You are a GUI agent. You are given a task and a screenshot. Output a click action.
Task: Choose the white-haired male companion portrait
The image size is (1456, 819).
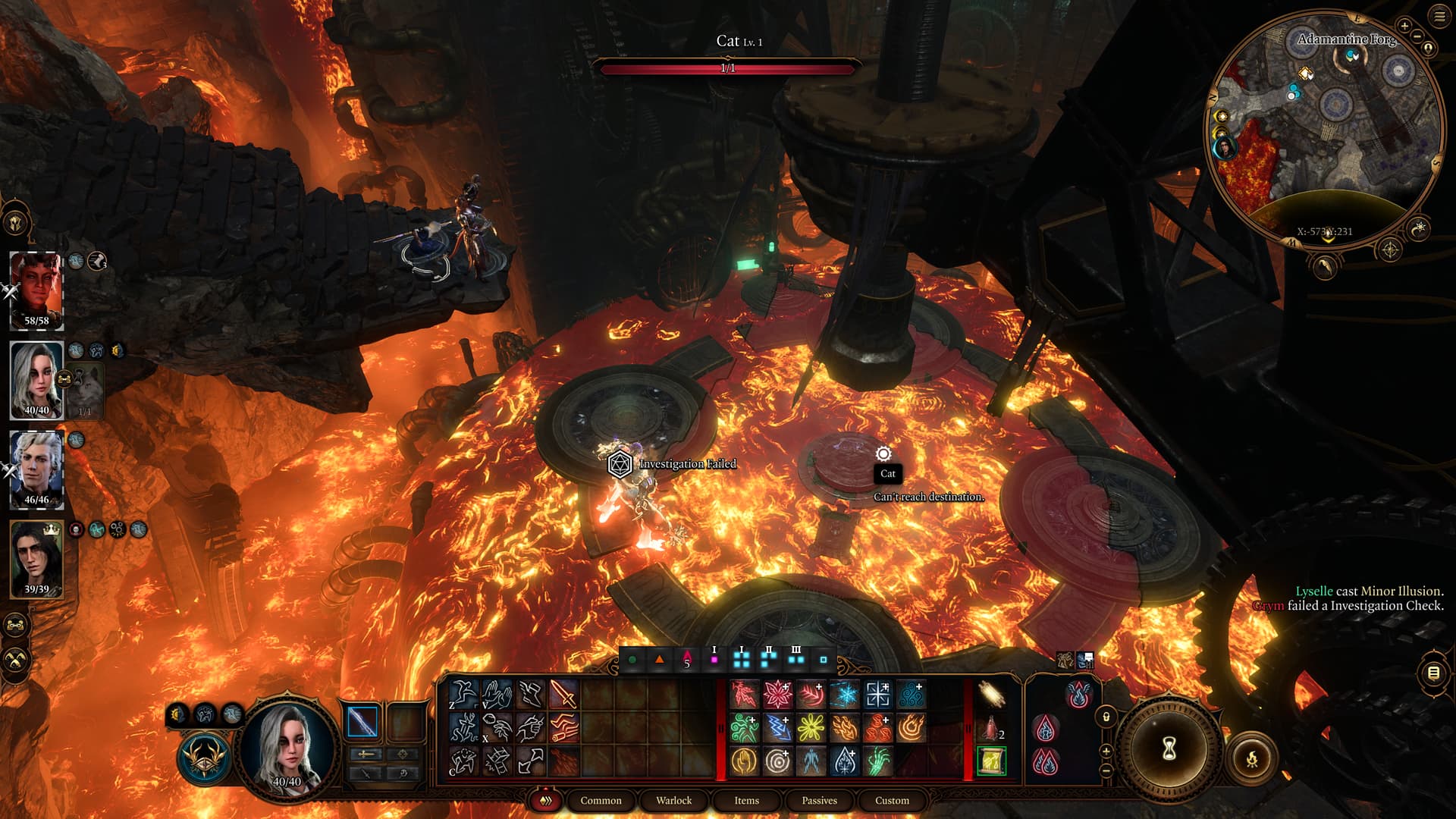pyautogui.click(x=36, y=469)
